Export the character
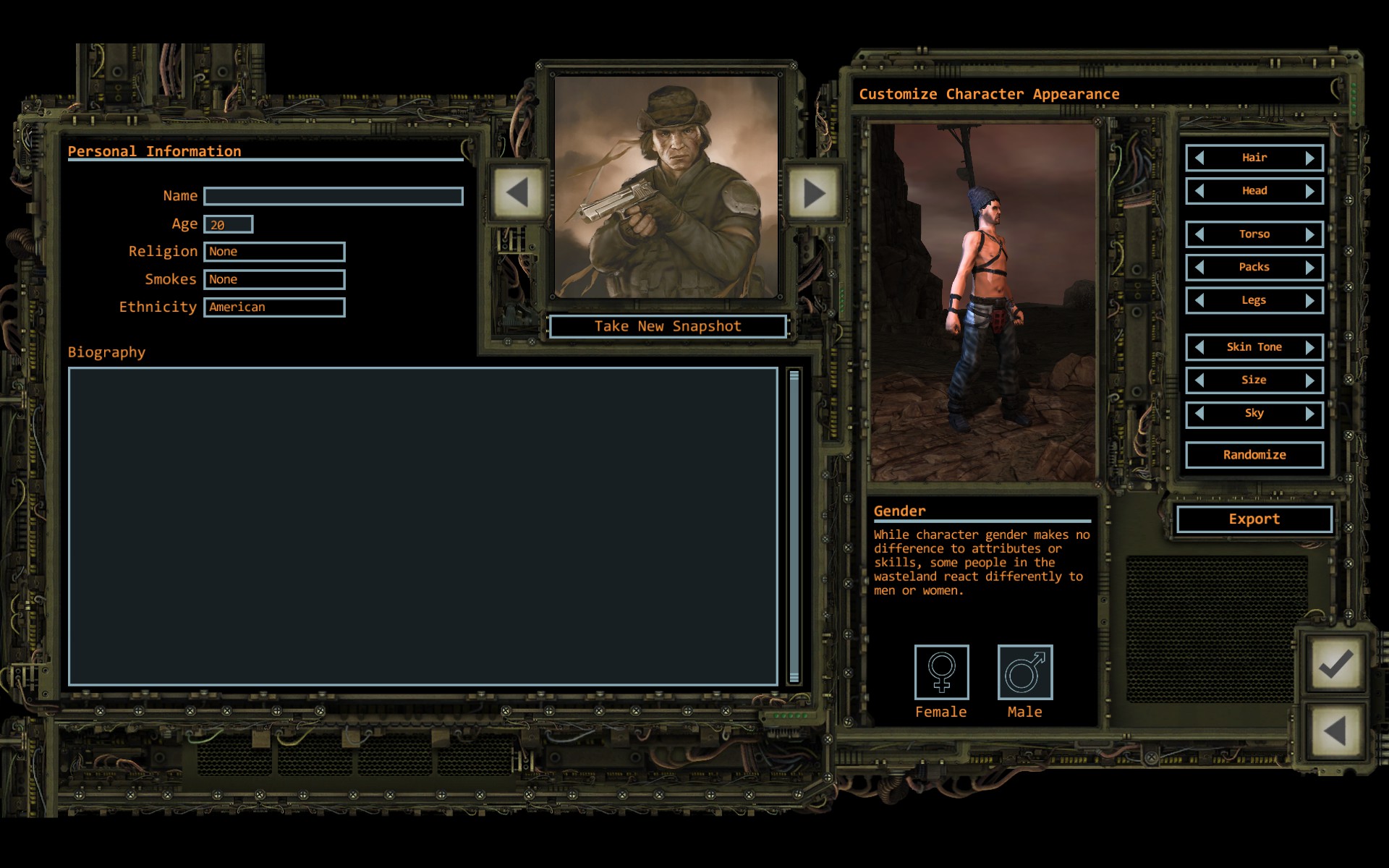The height and width of the screenshot is (868, 1389). click(x=1254, y=519)
